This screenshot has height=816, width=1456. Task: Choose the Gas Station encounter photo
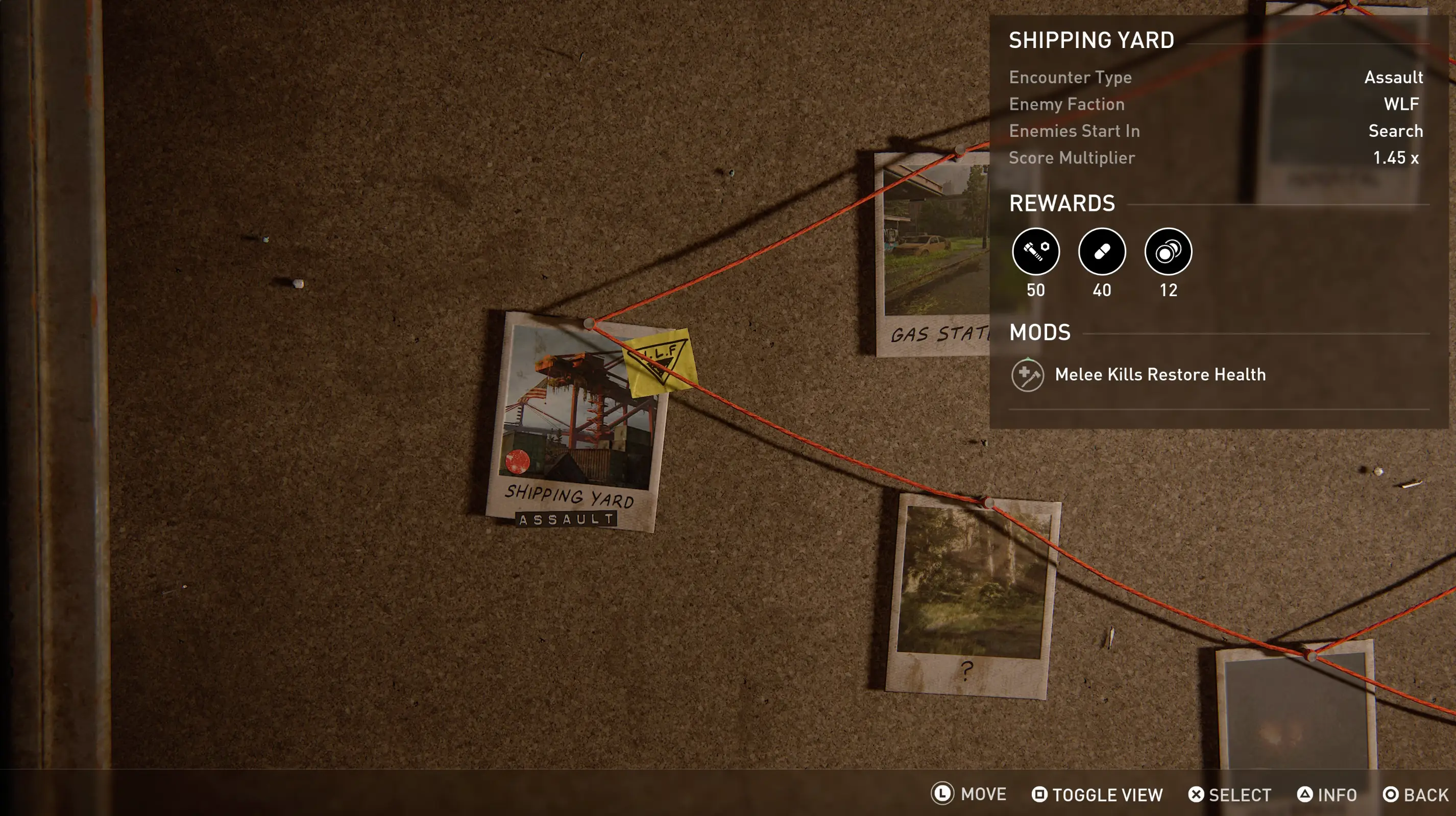[933, 254]
